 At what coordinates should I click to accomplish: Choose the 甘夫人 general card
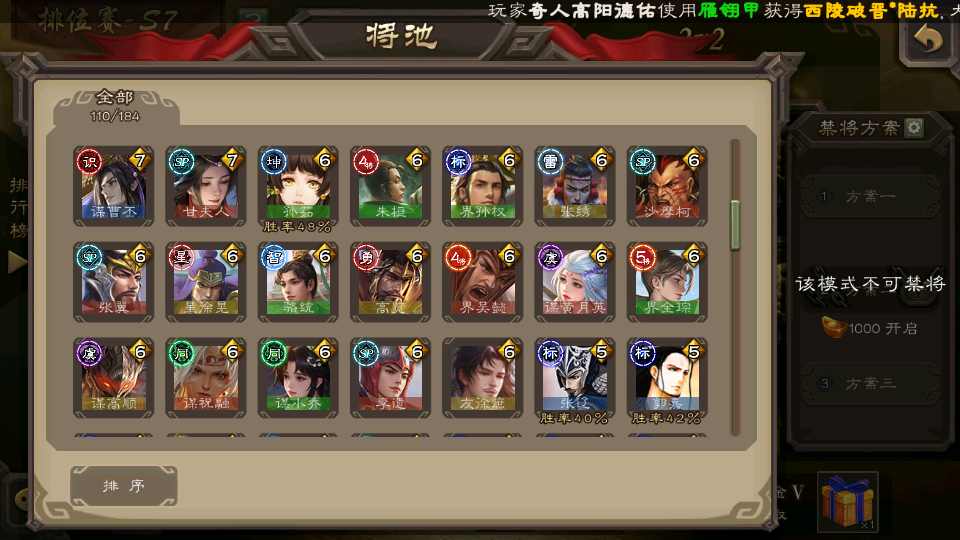(206, 187)
